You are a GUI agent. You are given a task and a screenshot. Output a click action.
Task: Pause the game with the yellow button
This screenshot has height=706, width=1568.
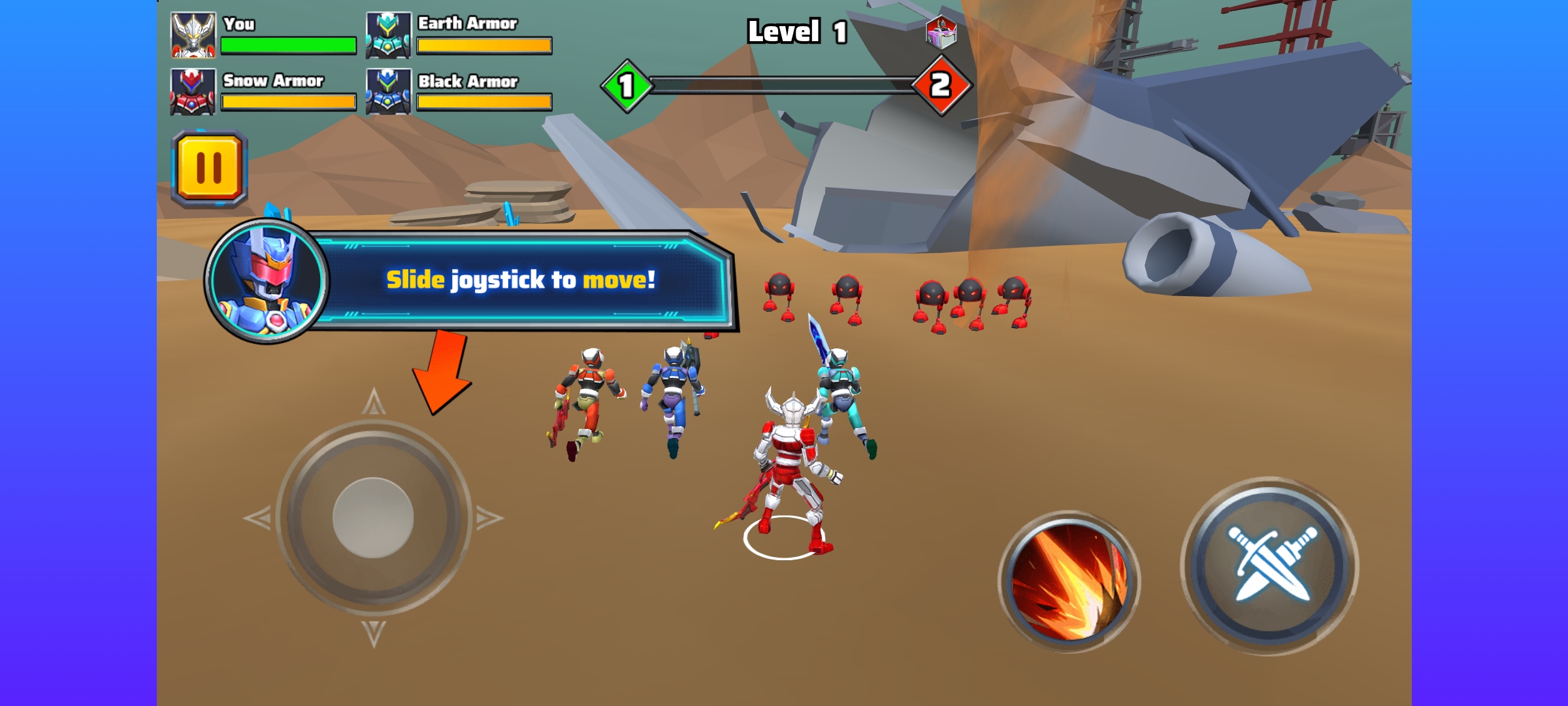[209, 168]
